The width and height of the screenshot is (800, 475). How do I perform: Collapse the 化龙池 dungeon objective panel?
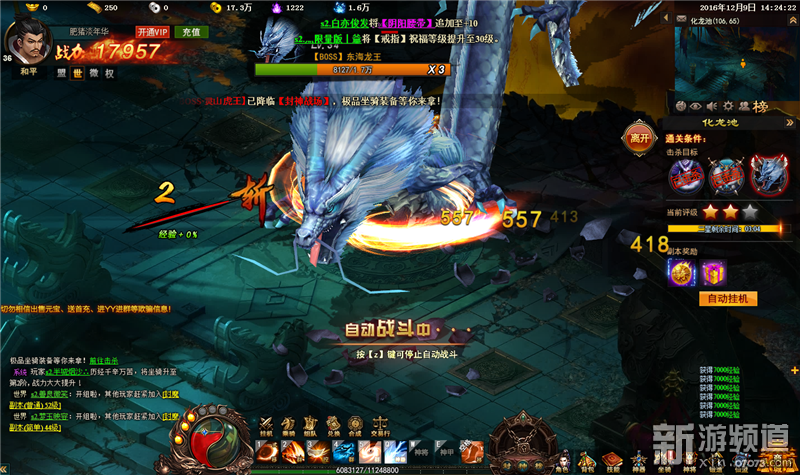pos(790,123)
